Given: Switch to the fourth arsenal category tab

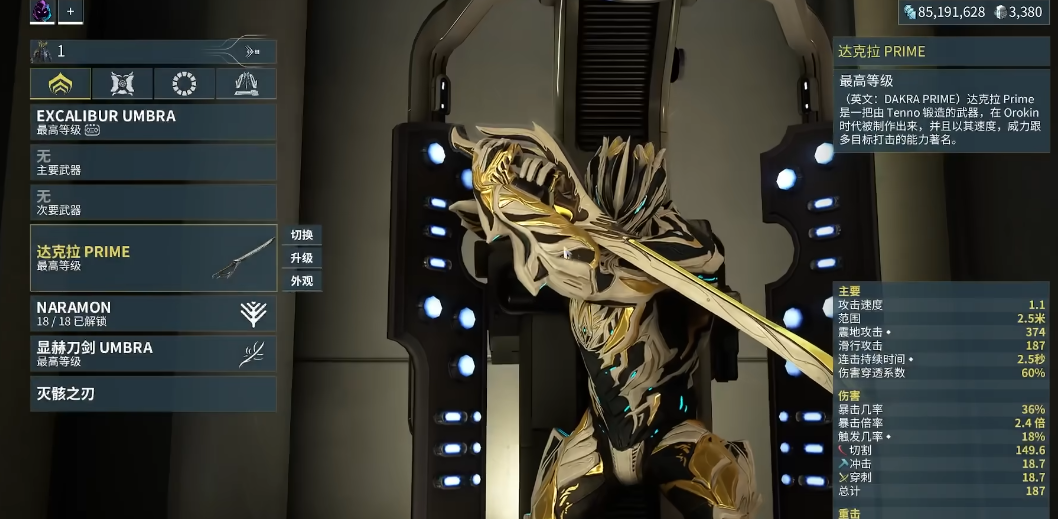Looking at the screenshot, I should point(246,84).
